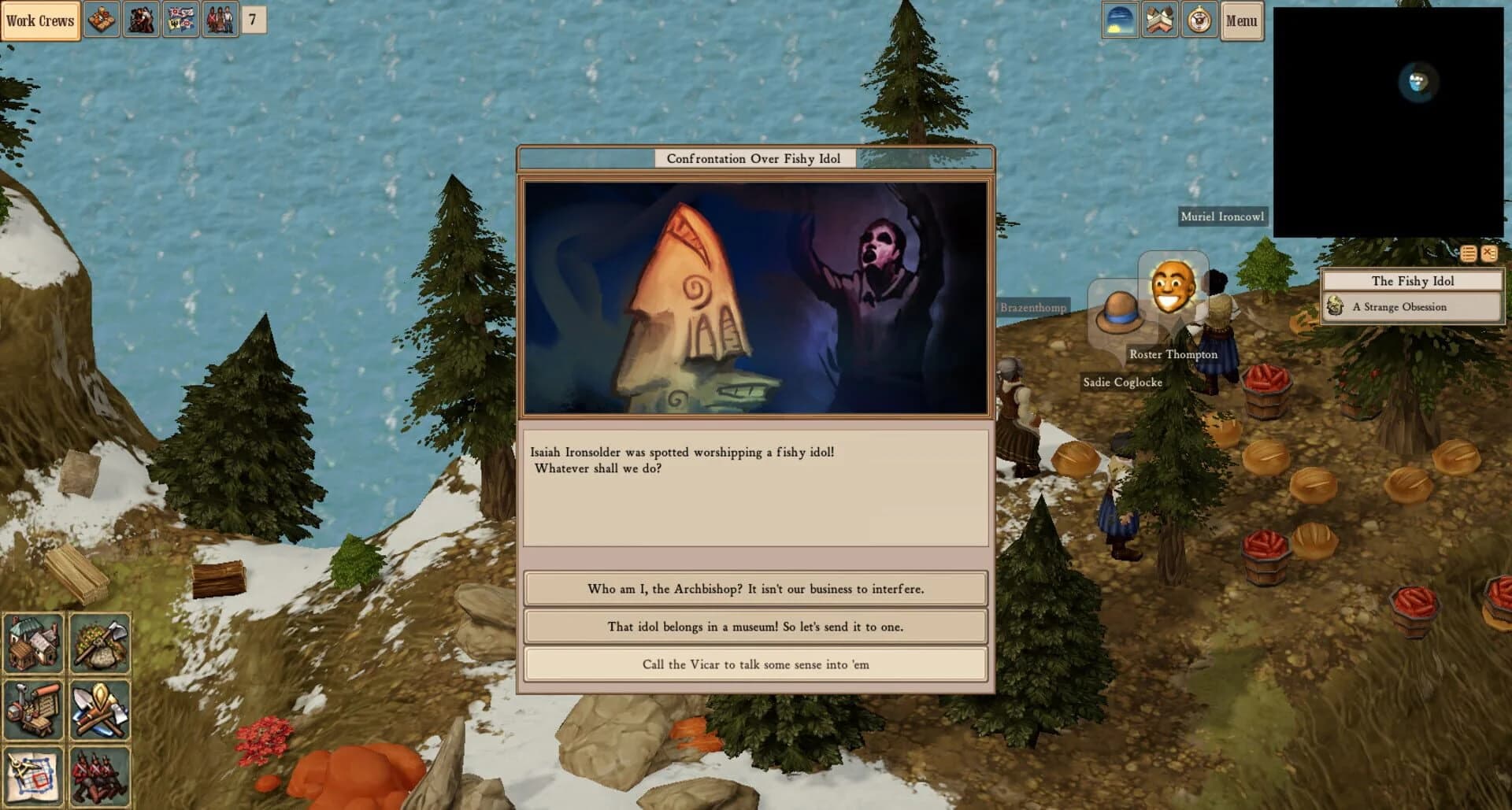Screen dimensions: 1512x810
Task: Open the Work Crews panel
Action: [40, 20]
